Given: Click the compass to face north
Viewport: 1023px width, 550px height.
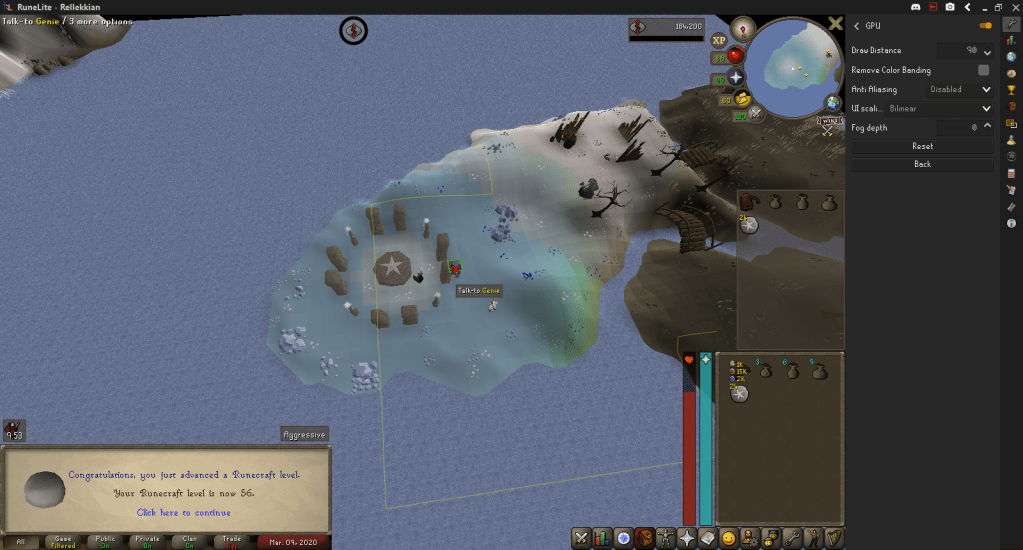Looking at the screenshot, I should tap(743, 28).
